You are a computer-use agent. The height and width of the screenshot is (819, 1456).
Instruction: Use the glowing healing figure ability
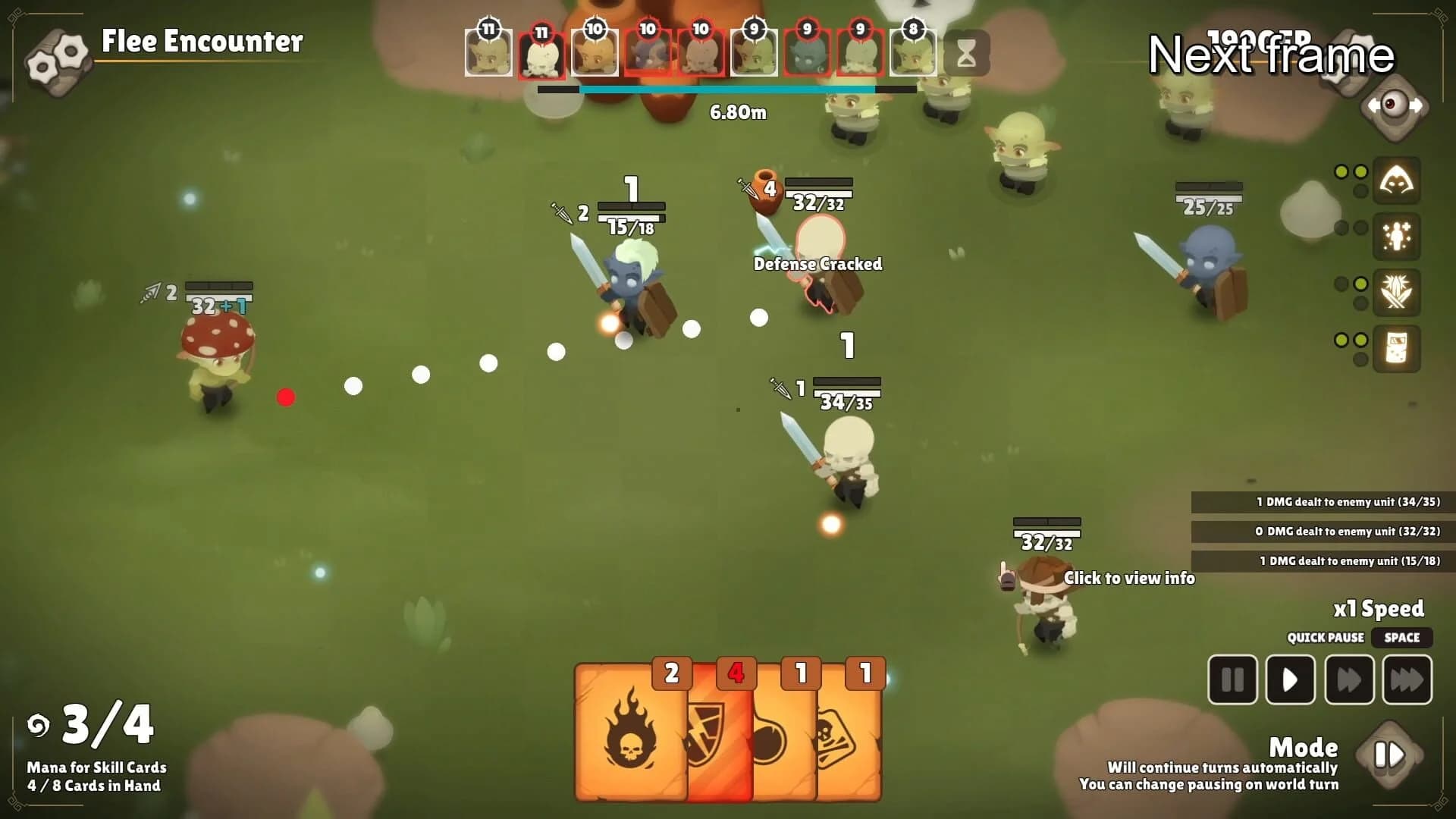pyautogui.click(x=1397, y=237)
